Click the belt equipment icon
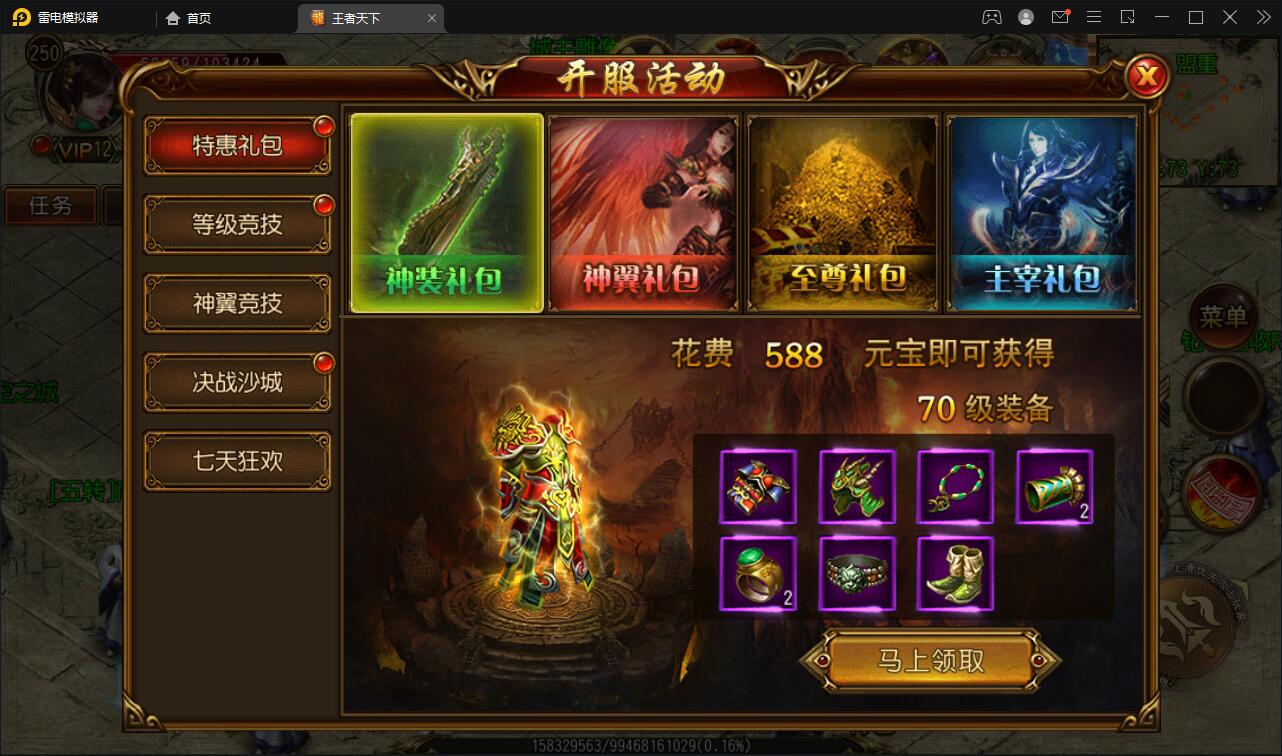 856,574
